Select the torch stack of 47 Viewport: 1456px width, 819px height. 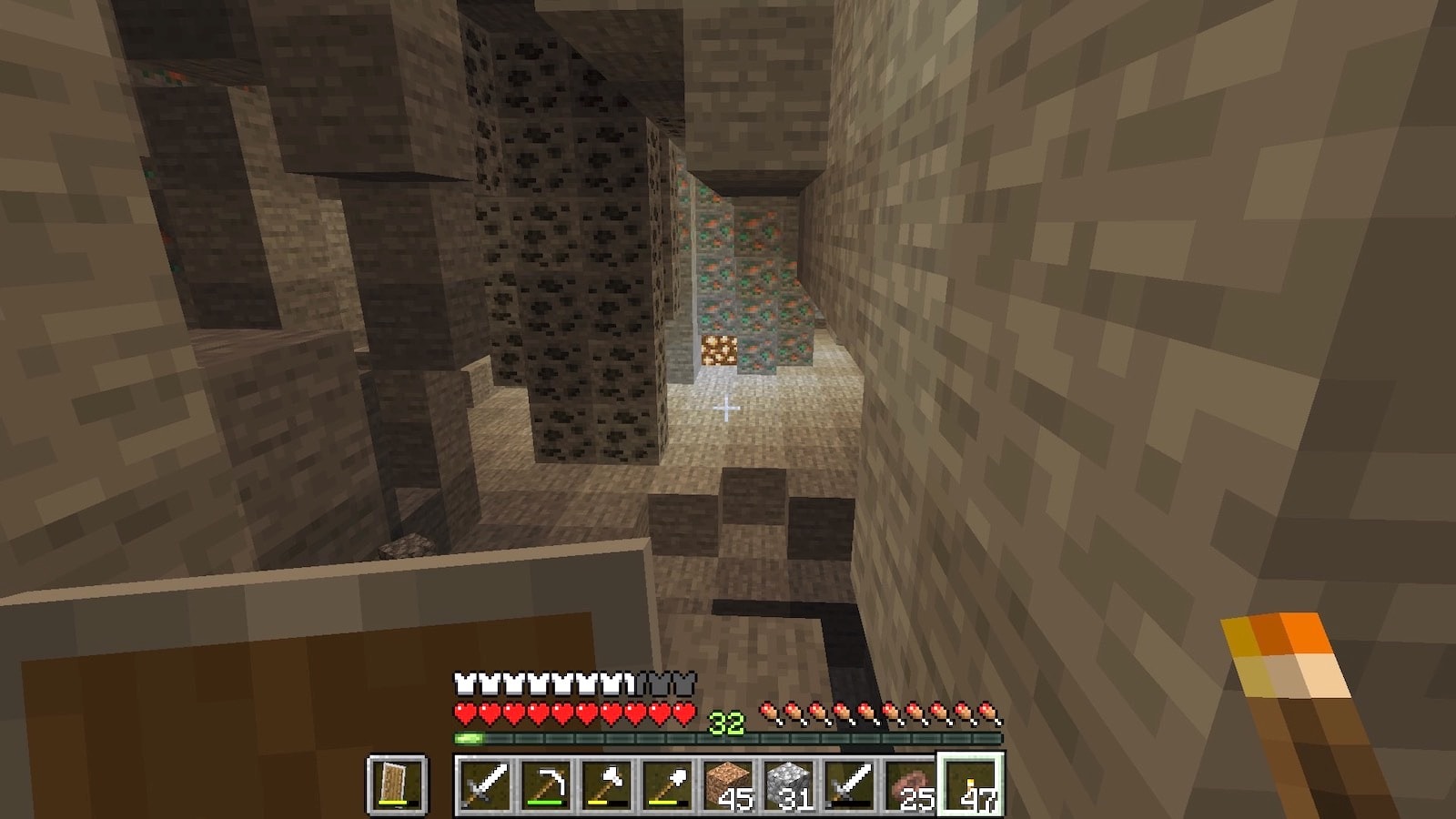point(972,784)
